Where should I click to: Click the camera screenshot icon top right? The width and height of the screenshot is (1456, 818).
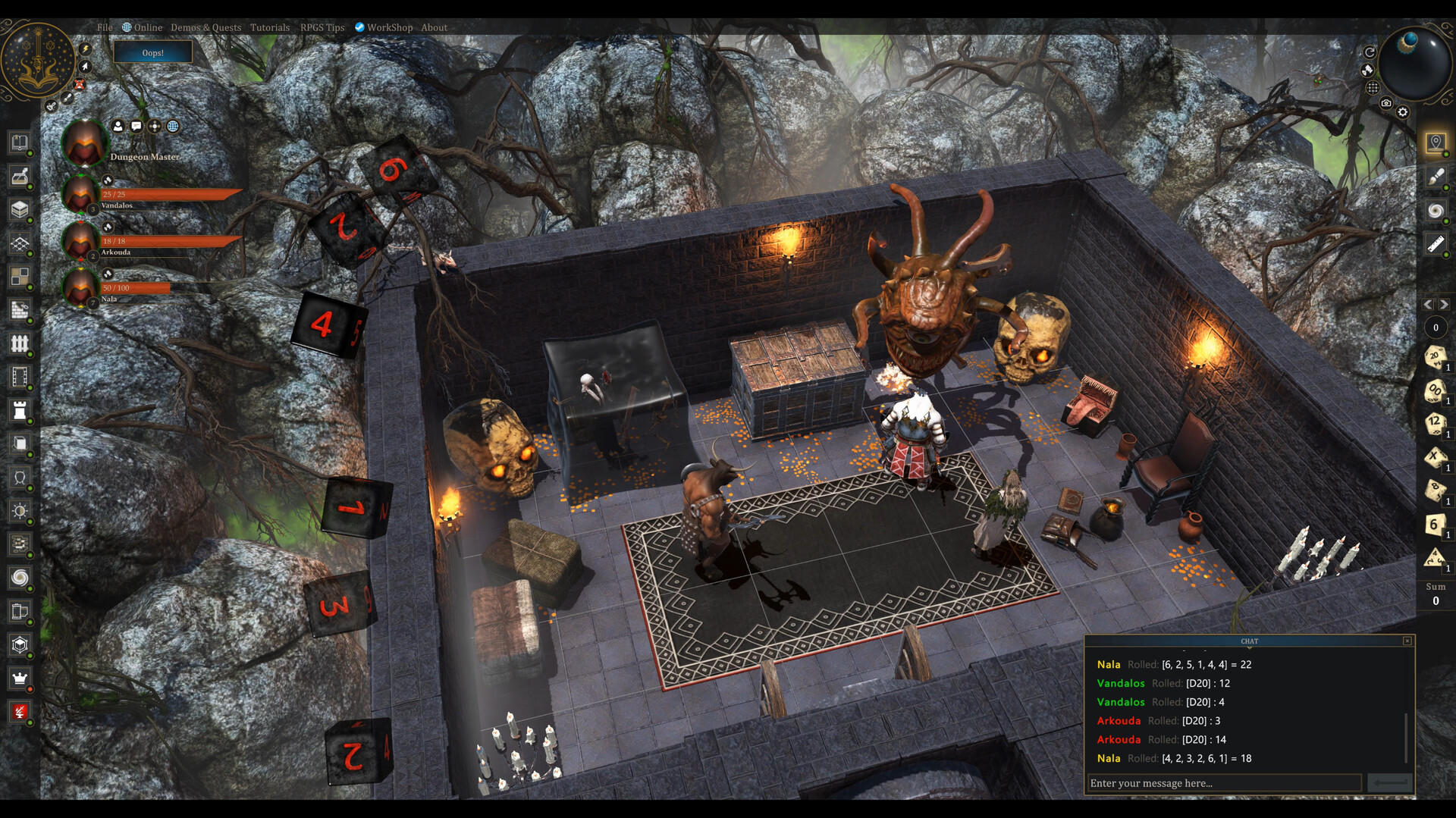tap(1386, 102)
